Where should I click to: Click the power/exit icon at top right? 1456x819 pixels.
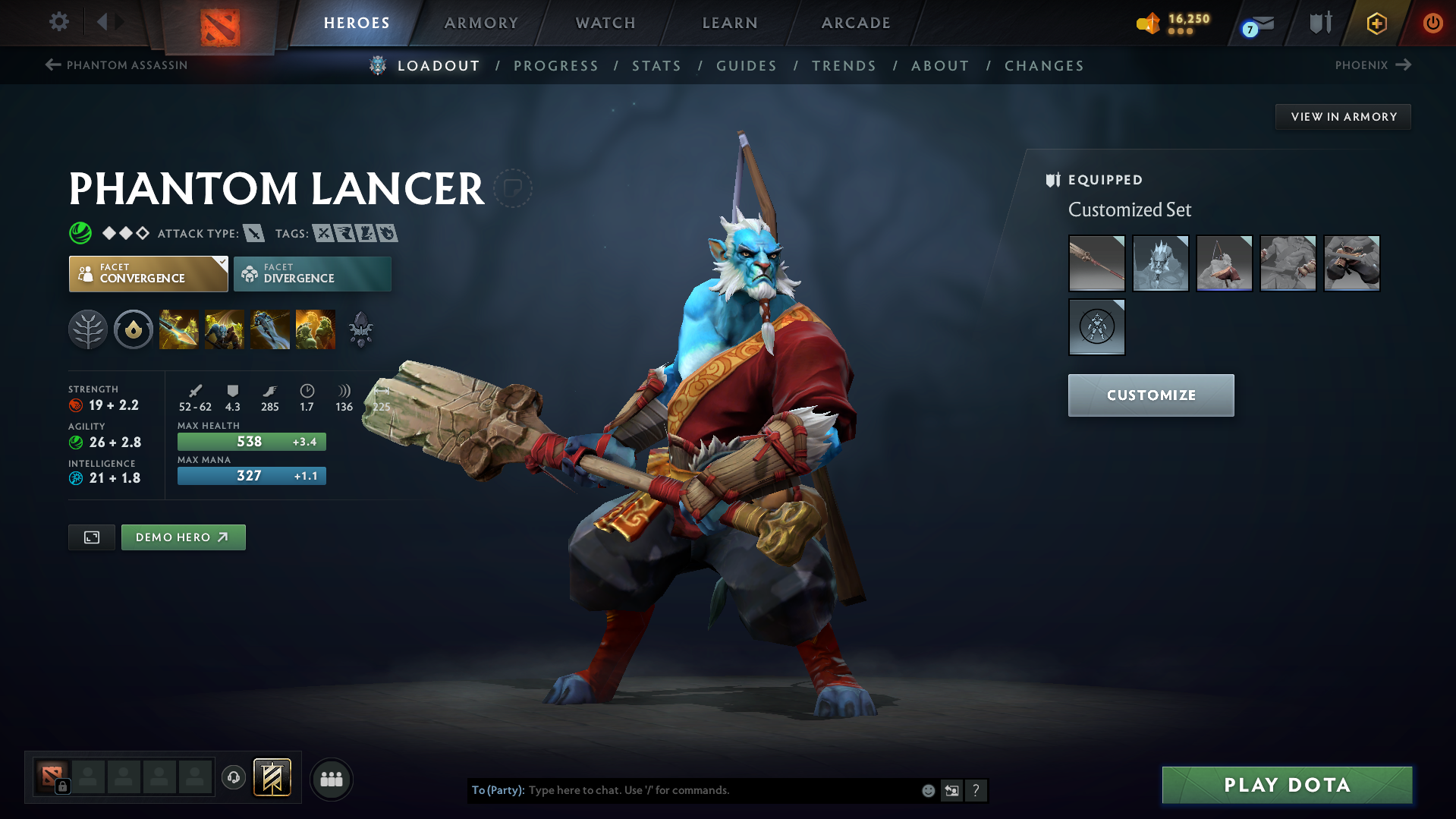tap(1432, 22)
